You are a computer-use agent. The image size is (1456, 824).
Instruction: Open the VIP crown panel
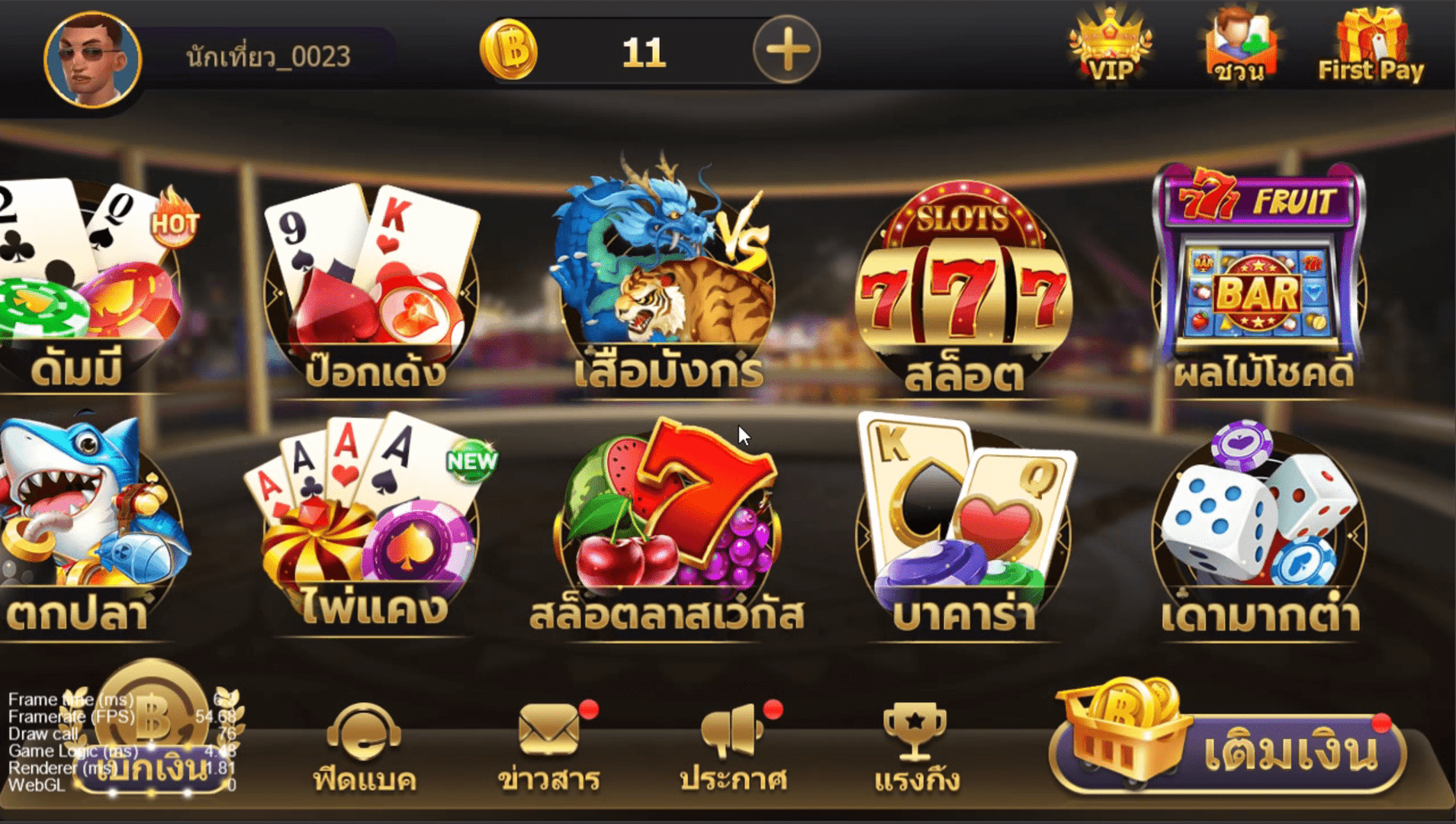pos(1110,46)
